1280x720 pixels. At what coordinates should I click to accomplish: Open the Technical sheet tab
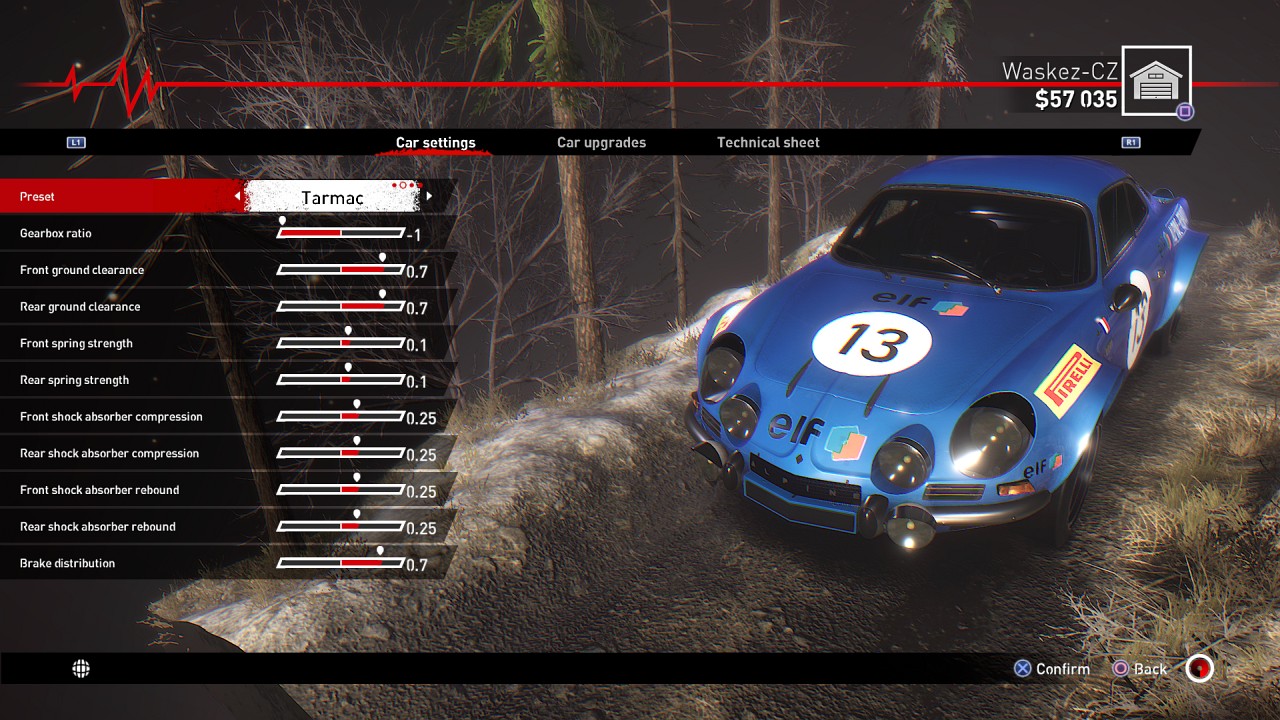pos(768,142)
